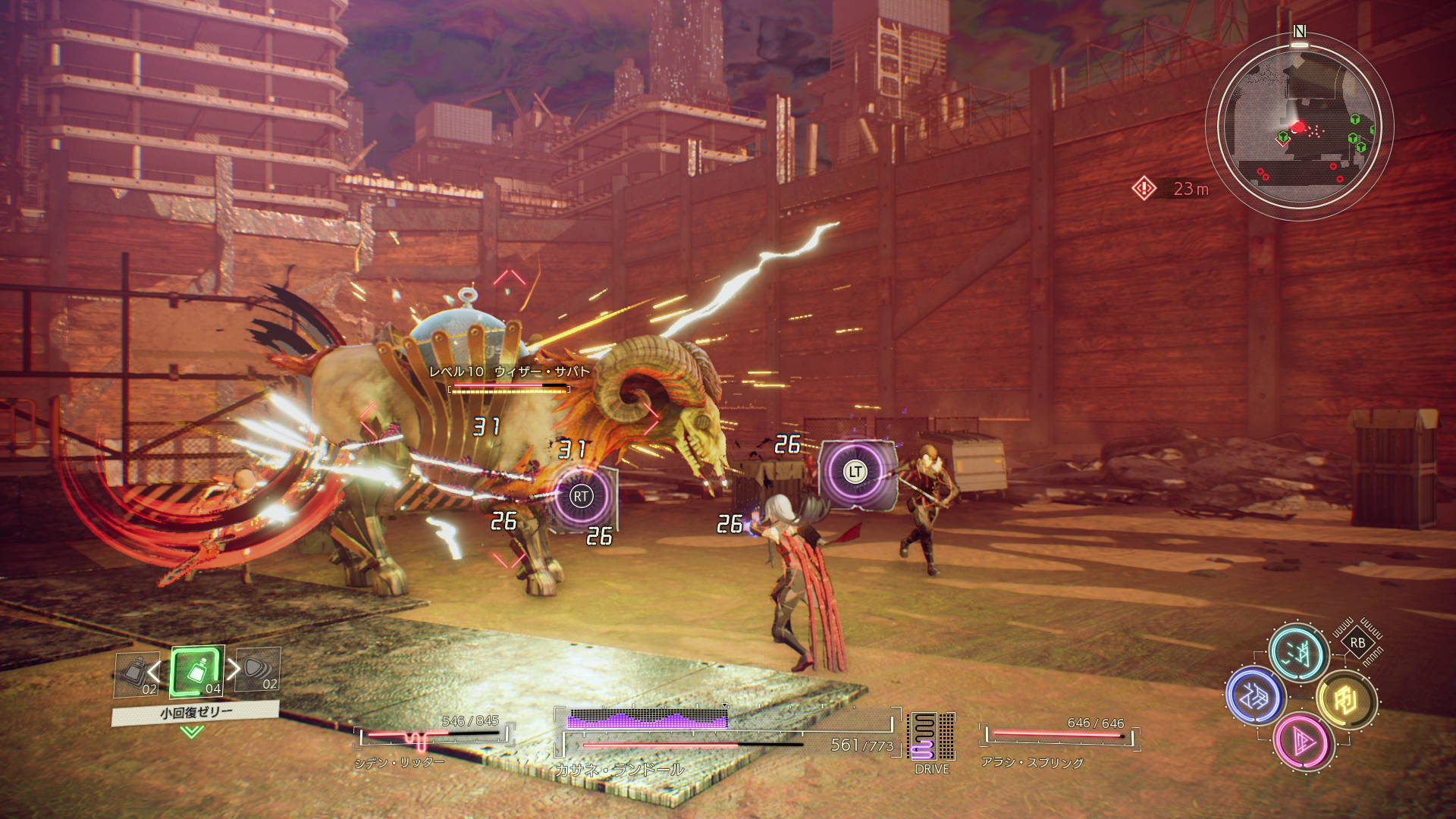The width and height of the screenshot is (1456, 819).
Task: Click the red objective marker showing 23m
Action: (x=1144, y=188)
